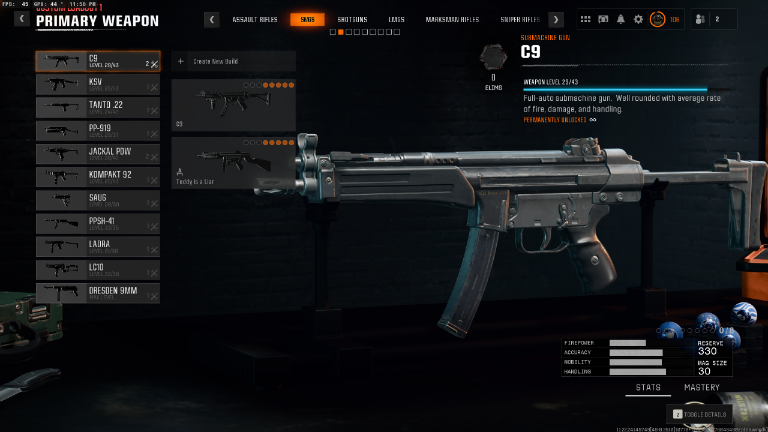Switch to the Mastery tab

coord(701,387)
